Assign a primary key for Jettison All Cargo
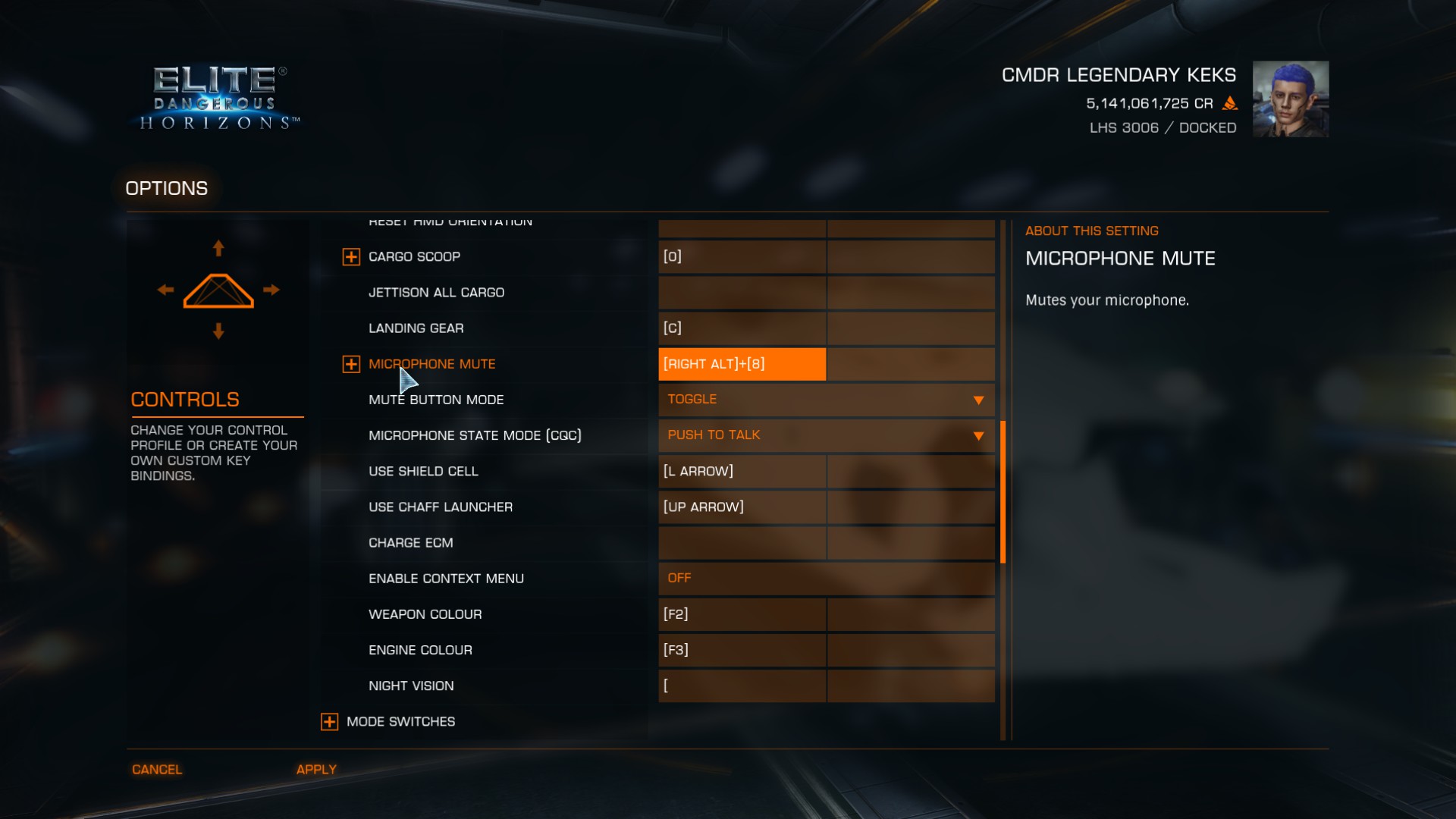Viewport: 1456px width, 819px height. [x=742, y=293]
